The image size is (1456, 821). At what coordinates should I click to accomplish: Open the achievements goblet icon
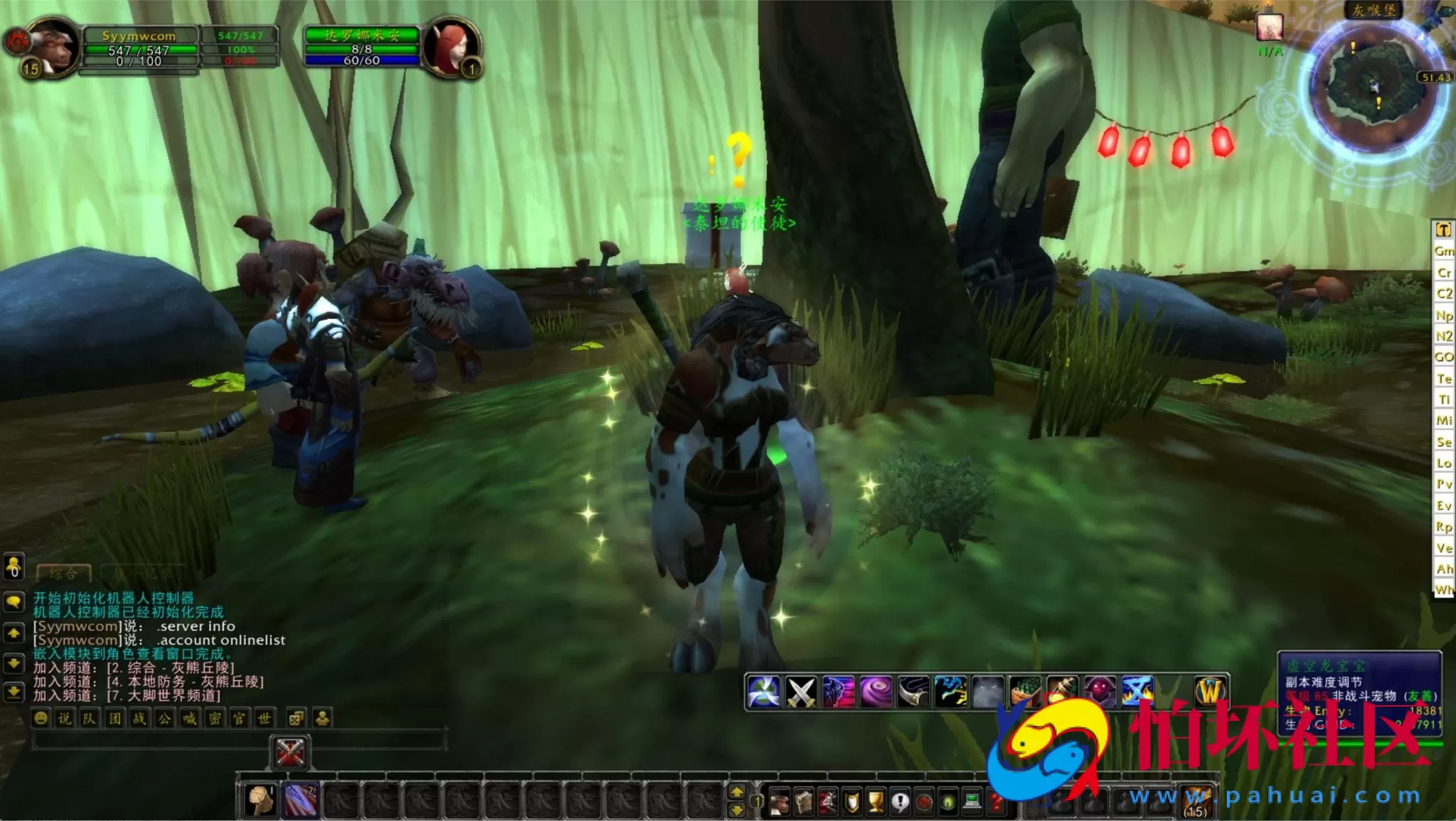(877, 800)
